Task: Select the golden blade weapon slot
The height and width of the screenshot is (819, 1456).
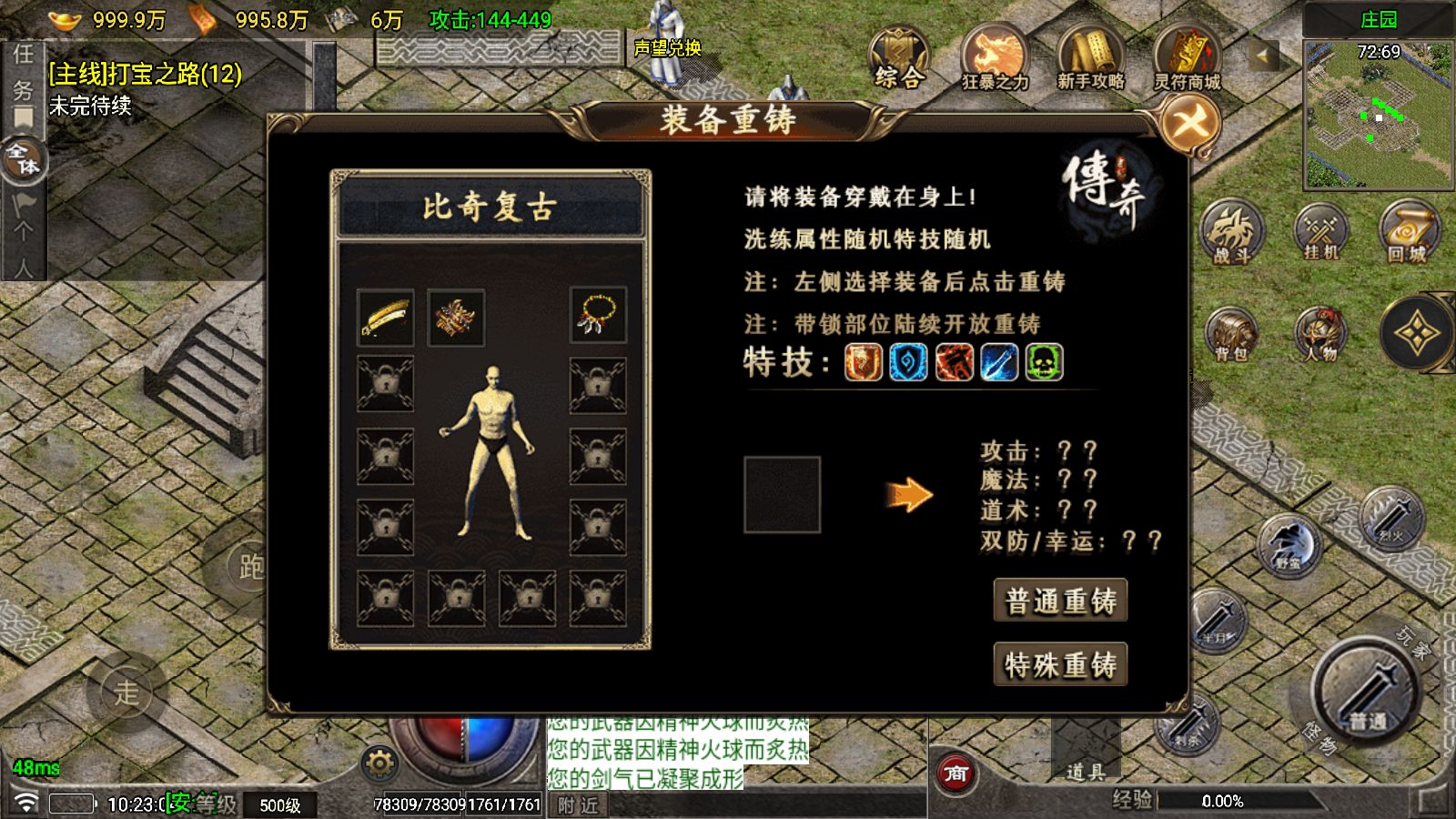Action: coord(385,318)
